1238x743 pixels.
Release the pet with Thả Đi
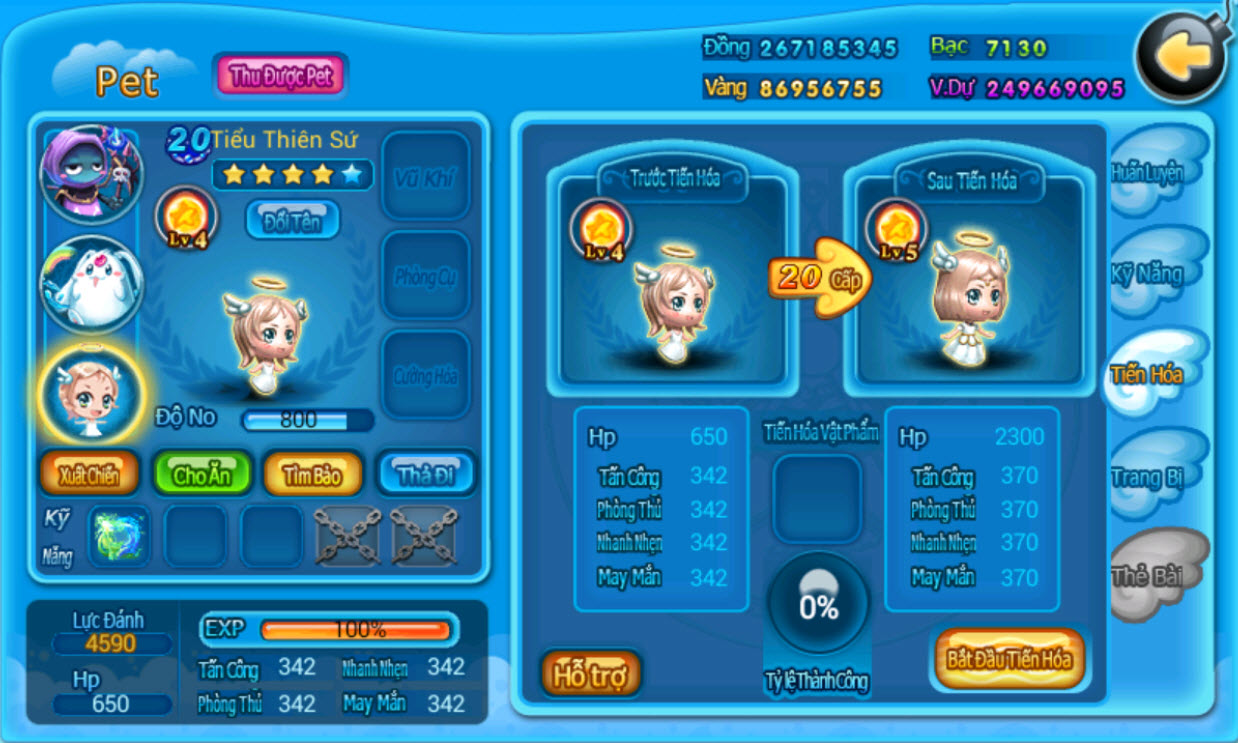click(x=426, y=475)
